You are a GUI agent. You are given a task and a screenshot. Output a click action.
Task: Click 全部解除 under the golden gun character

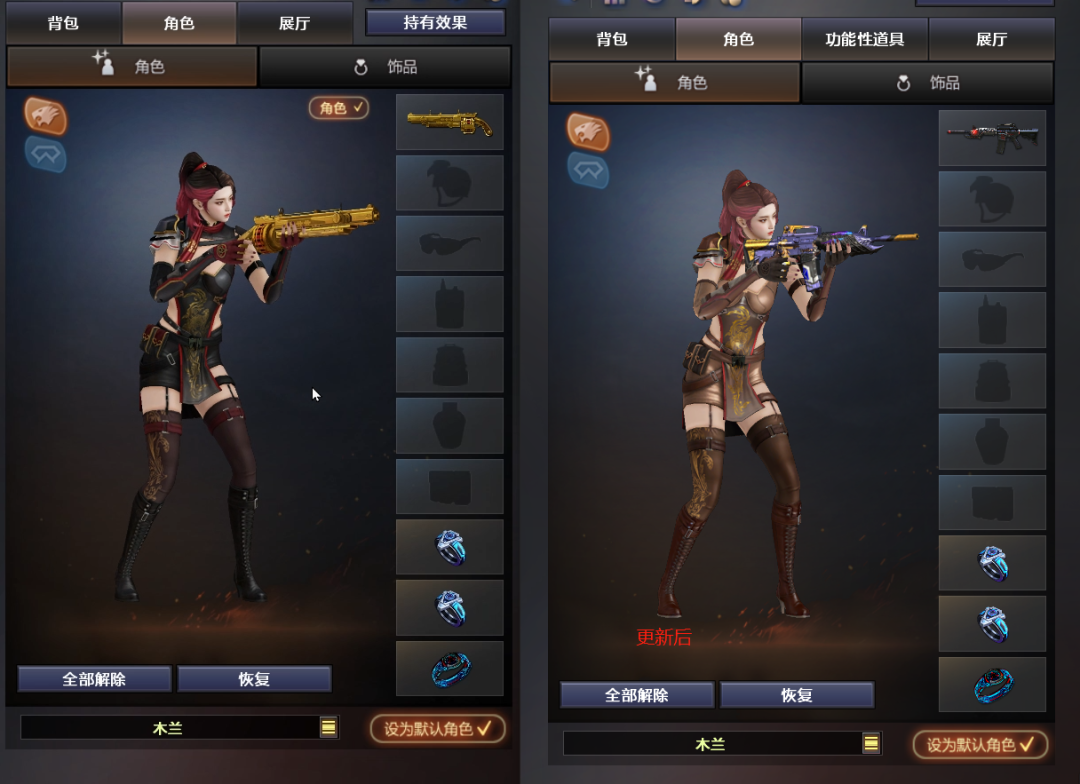point(94,679)
